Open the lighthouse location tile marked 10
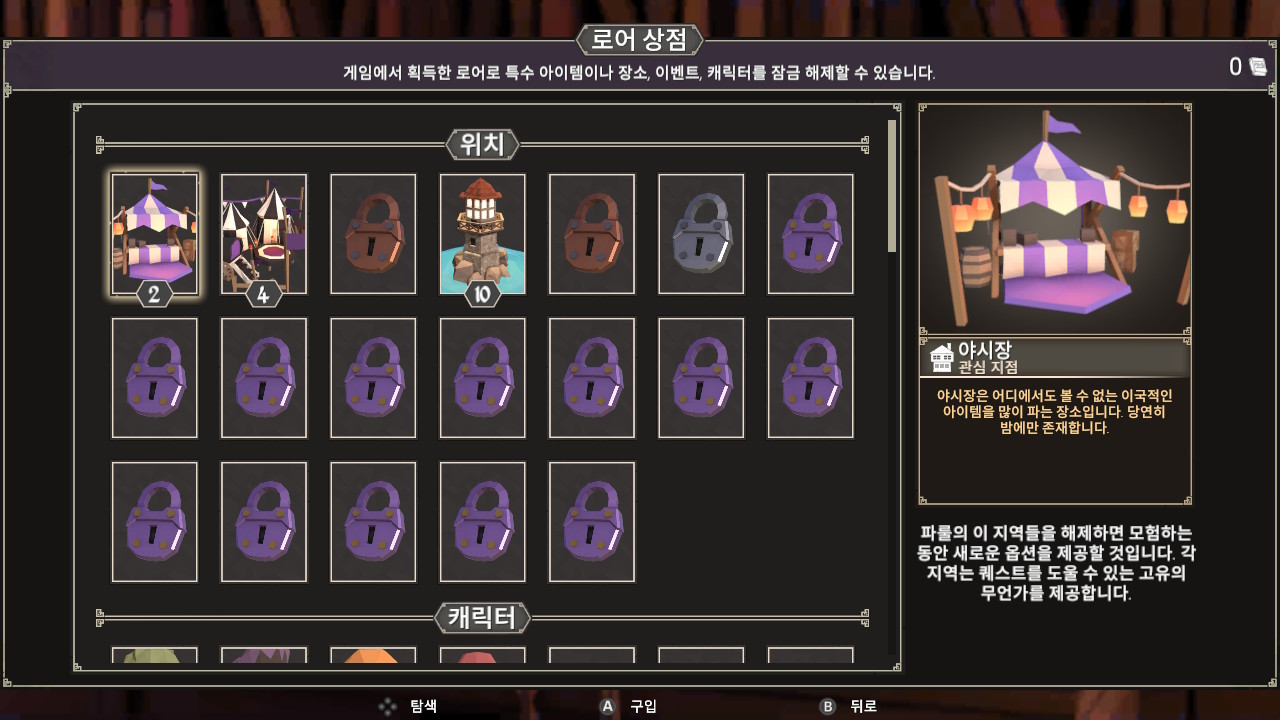1280x720 pixels. point(482,233)
